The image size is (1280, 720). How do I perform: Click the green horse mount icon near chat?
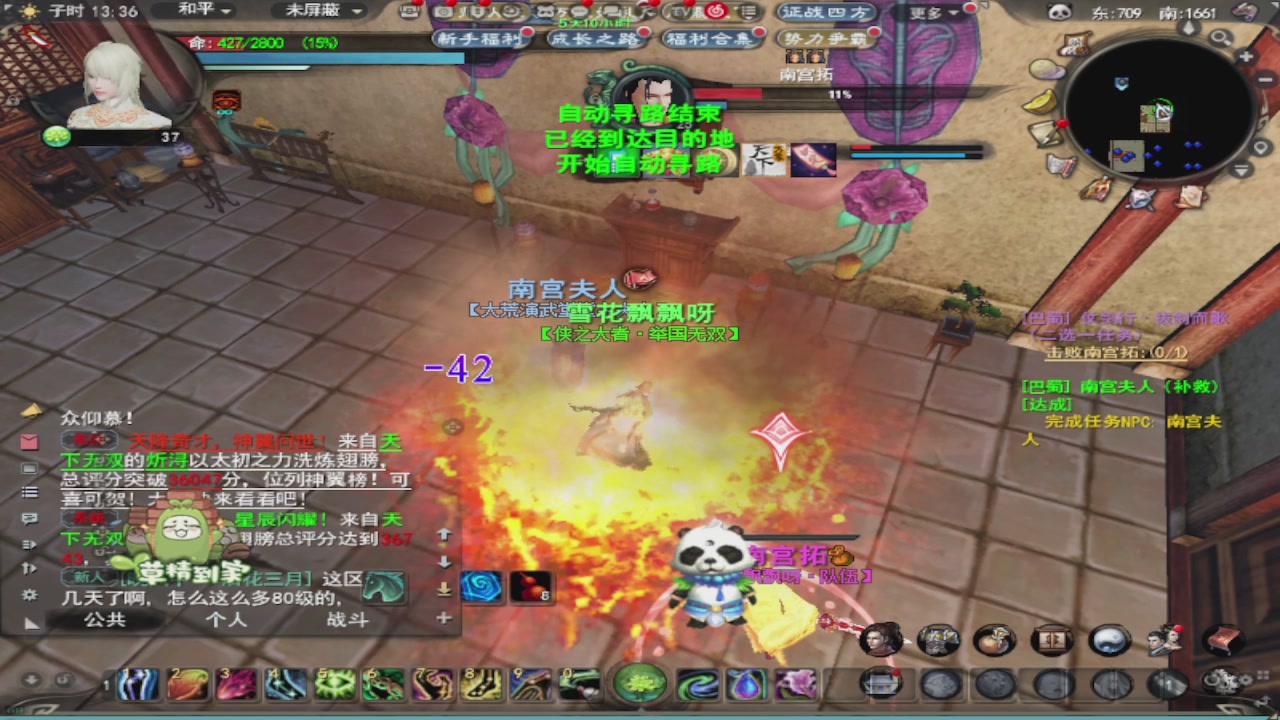[383, 585]
